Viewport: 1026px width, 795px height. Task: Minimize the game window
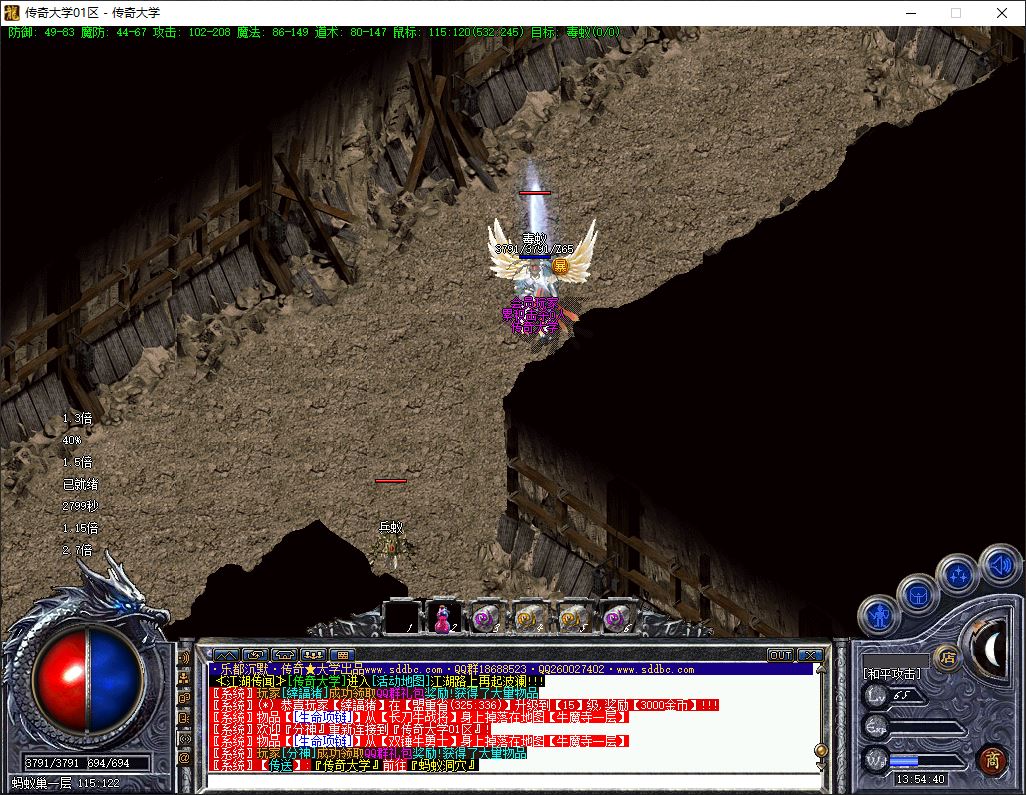point(910,13)
